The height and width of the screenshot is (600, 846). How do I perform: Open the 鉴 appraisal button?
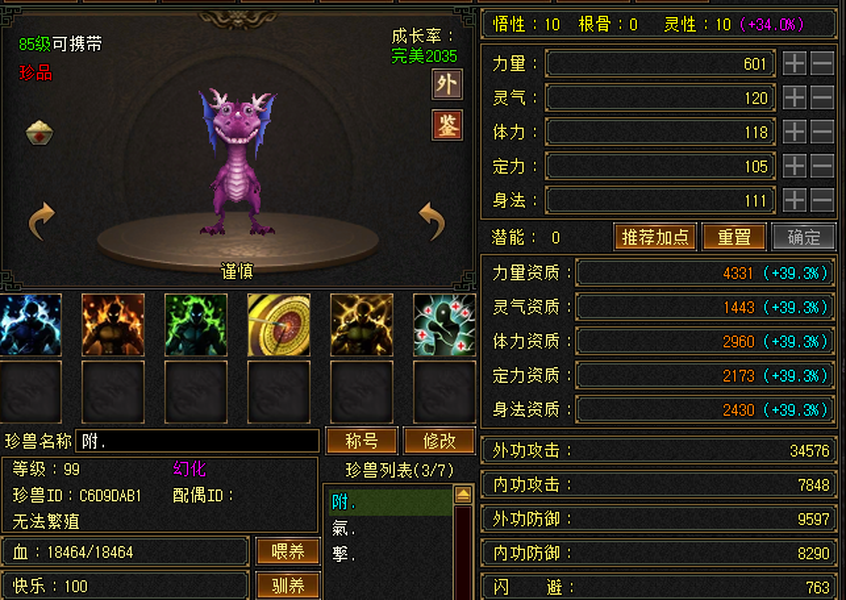(x=446, y=126)
